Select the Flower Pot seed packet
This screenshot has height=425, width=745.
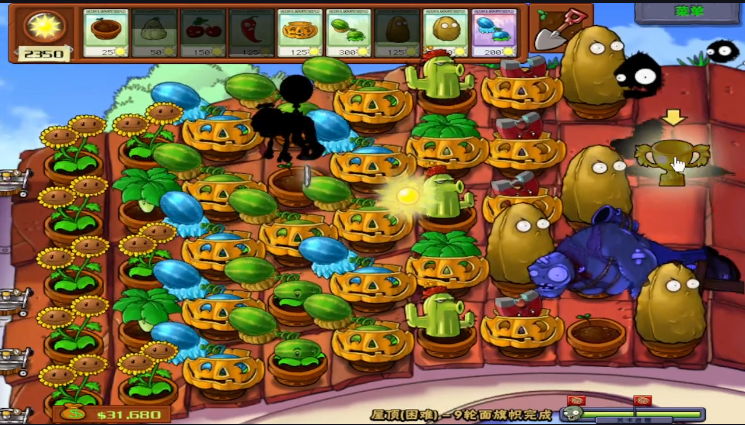click(105, 33)
